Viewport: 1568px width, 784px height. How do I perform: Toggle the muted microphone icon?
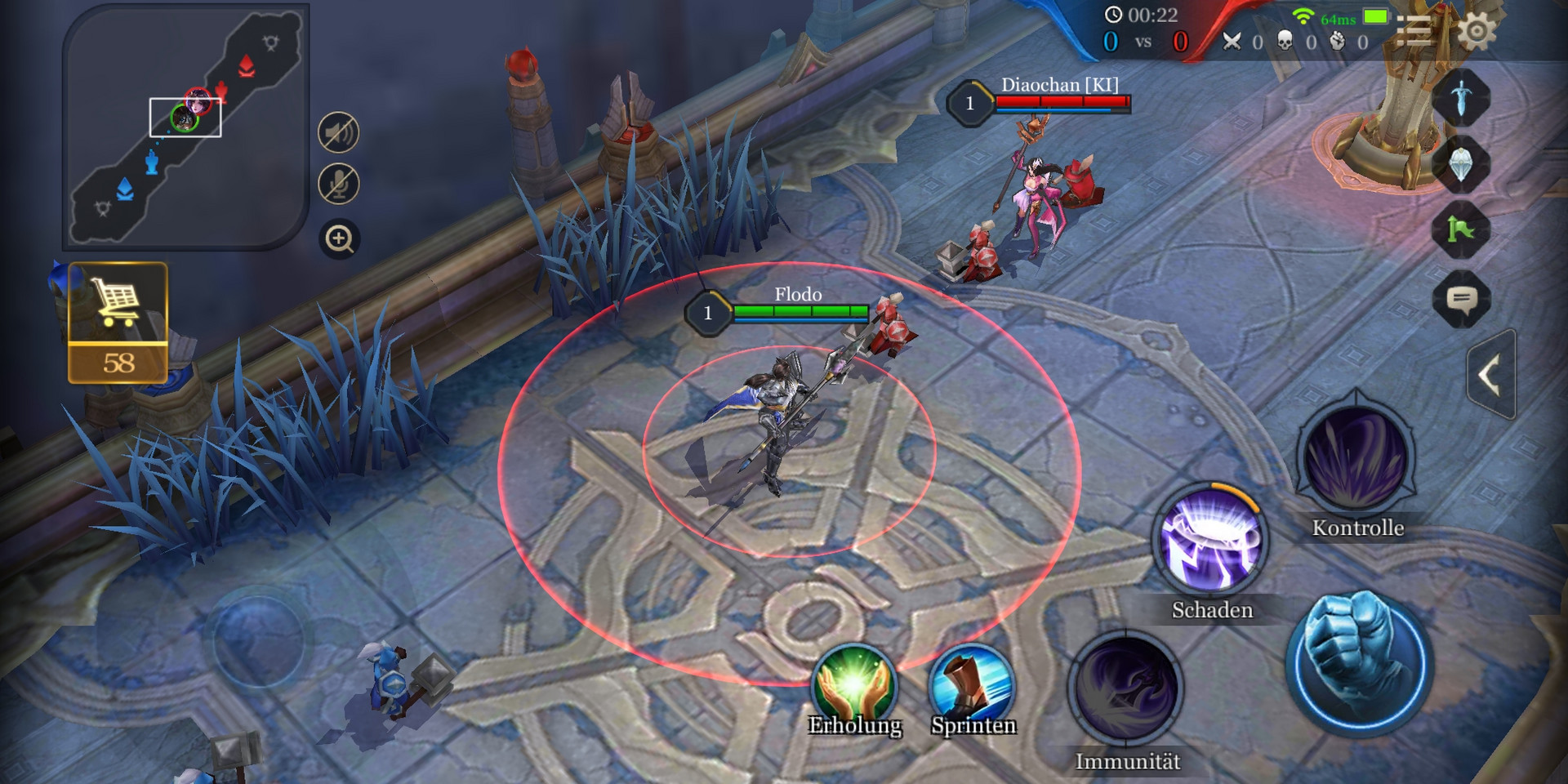click(x=338, y=184)
